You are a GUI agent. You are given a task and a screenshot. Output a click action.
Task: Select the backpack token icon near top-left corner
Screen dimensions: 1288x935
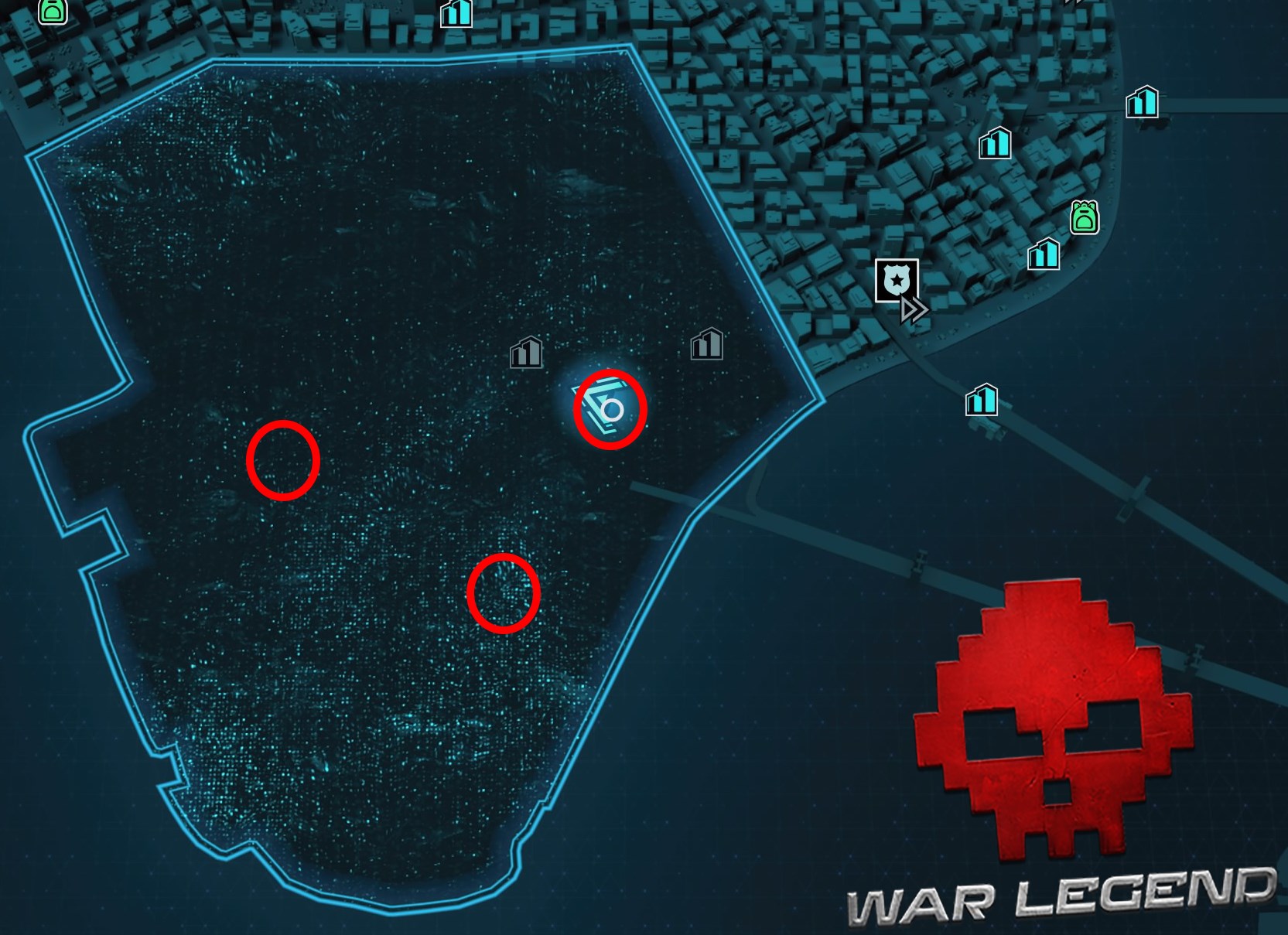click(x=52, y=12)
